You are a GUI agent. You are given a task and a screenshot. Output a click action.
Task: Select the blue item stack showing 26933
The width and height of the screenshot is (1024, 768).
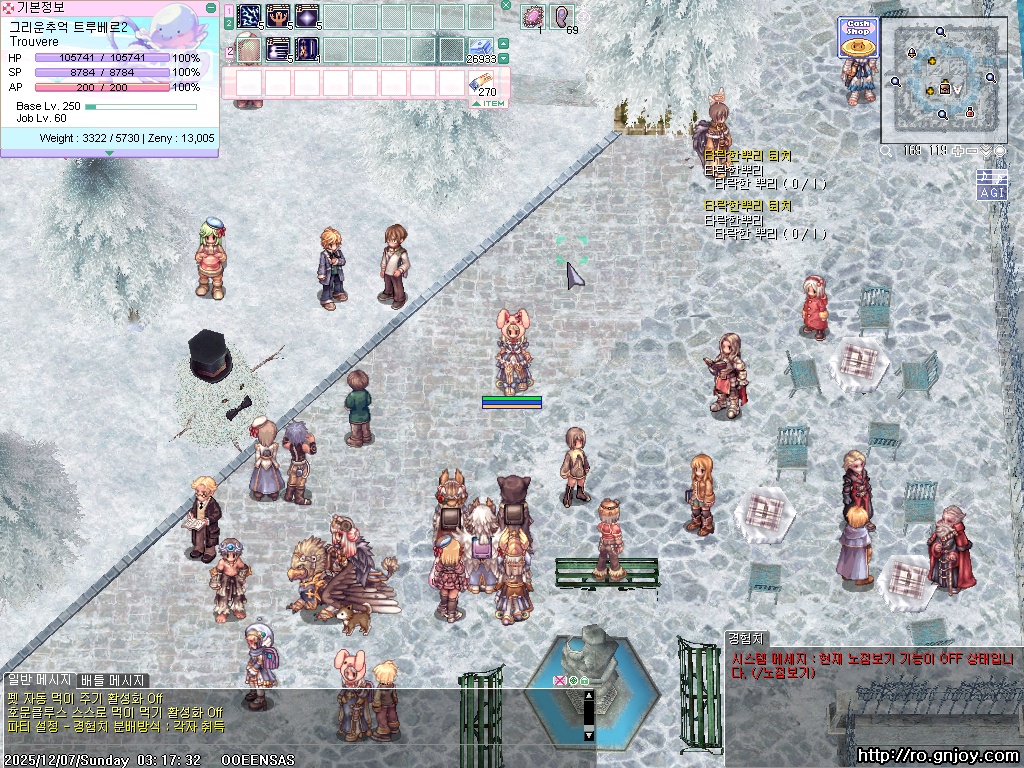481,46
